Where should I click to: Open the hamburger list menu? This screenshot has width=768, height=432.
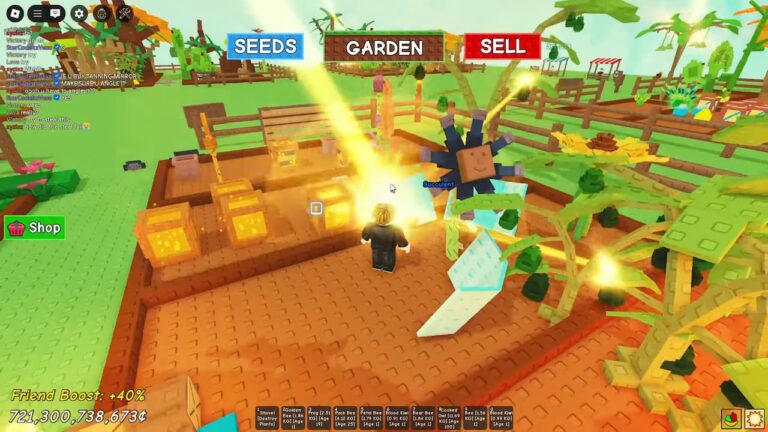click(x=36, y=13)
